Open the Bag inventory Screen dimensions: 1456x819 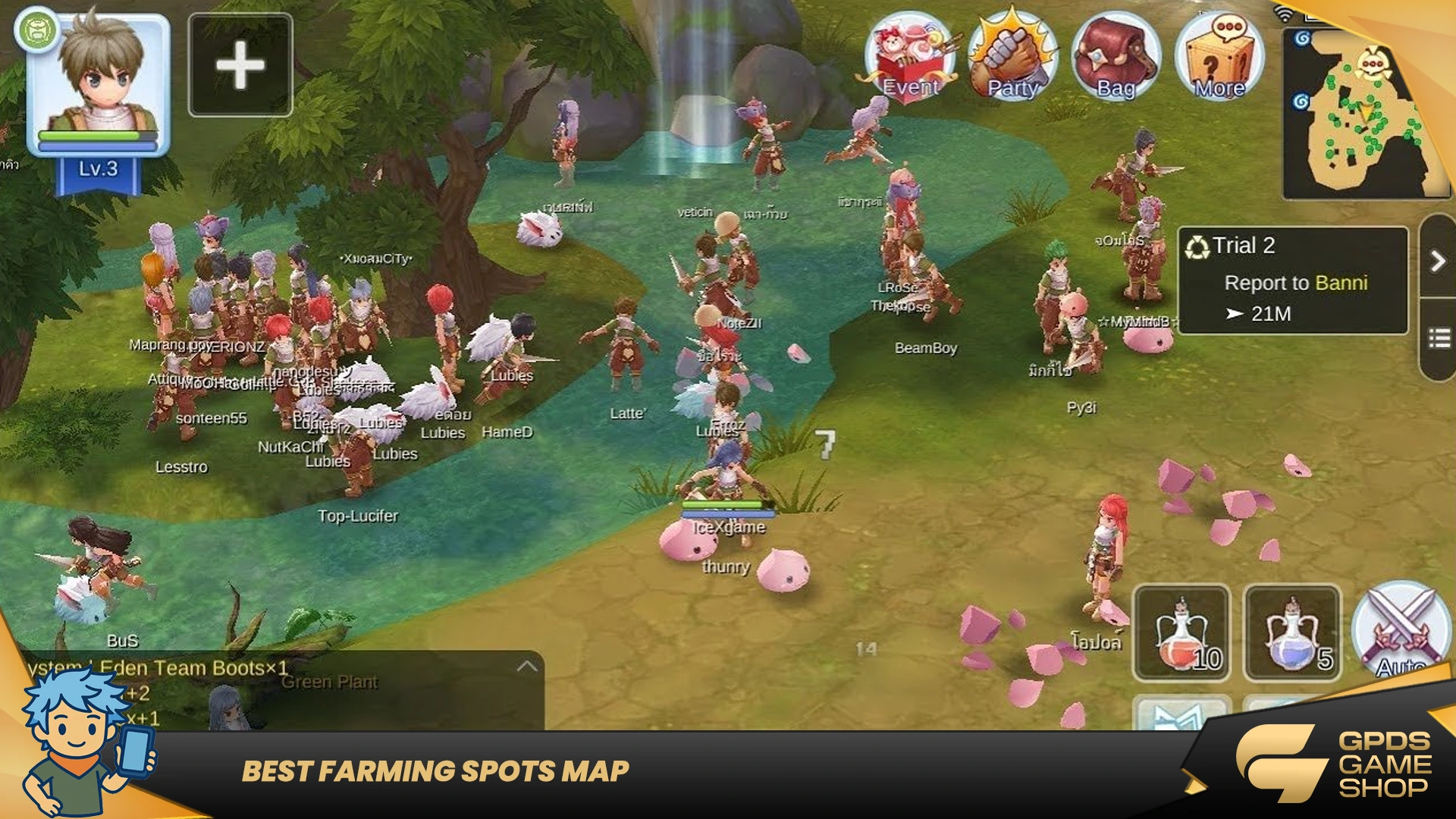pyautogui.click(x=1115, y=58)
